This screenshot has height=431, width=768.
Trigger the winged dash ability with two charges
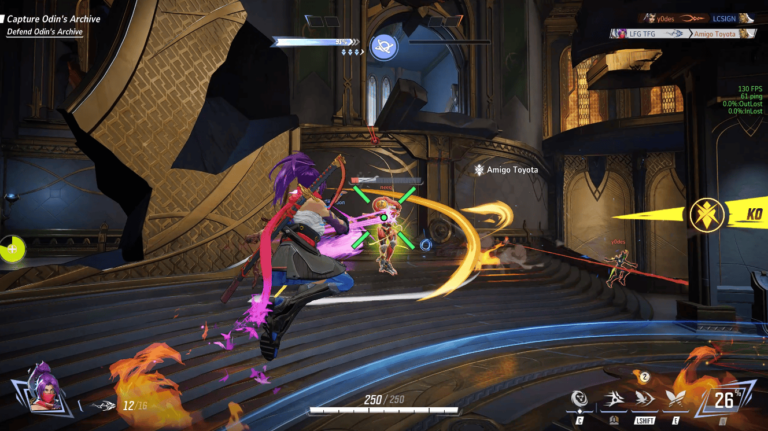tap(643, 399)
